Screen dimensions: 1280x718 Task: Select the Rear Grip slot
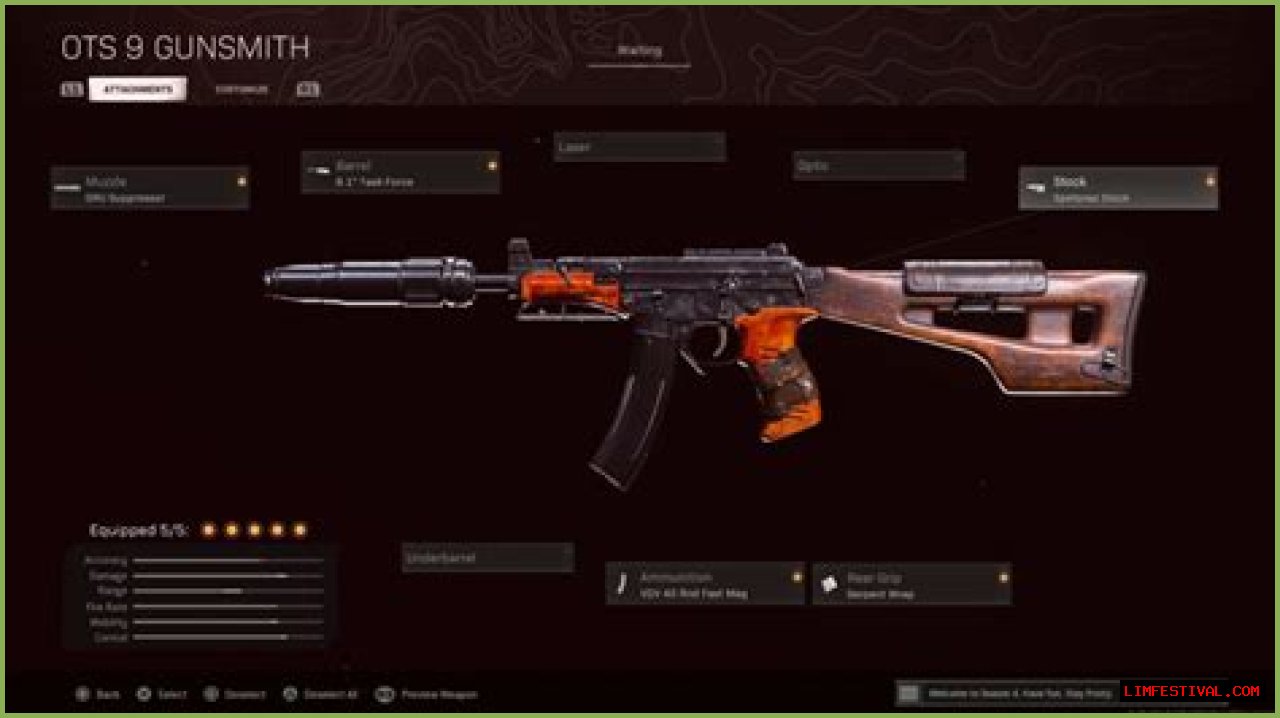tap(911, 584)
